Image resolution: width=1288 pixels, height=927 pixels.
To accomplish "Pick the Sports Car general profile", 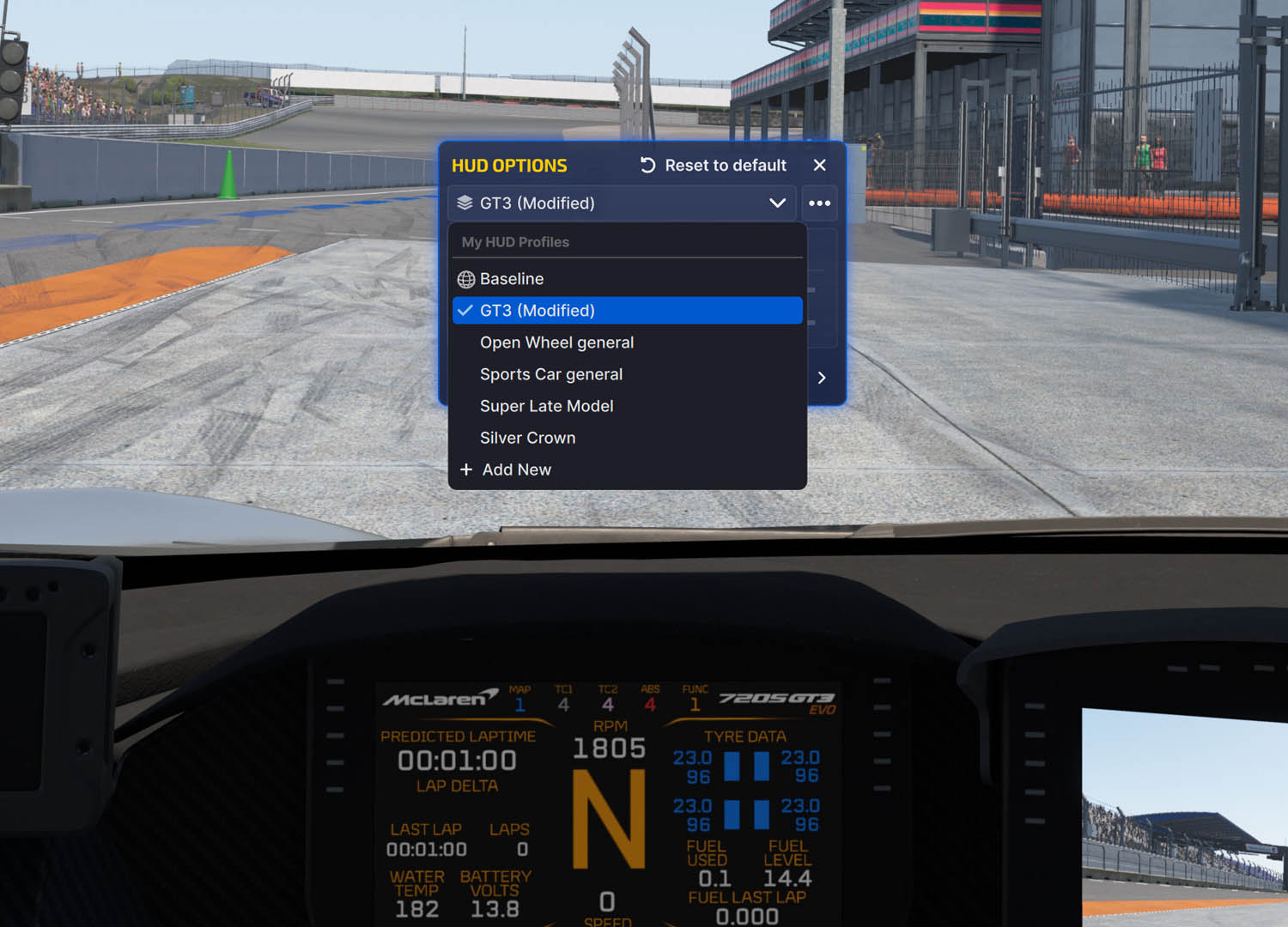I will (551, 374).
